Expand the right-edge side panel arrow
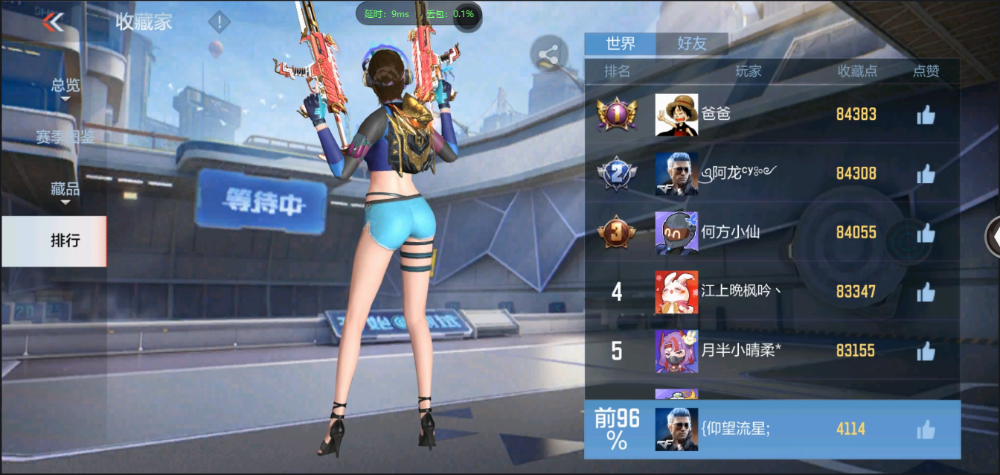Screen dimensions: 1000x475 pos(992,236)
